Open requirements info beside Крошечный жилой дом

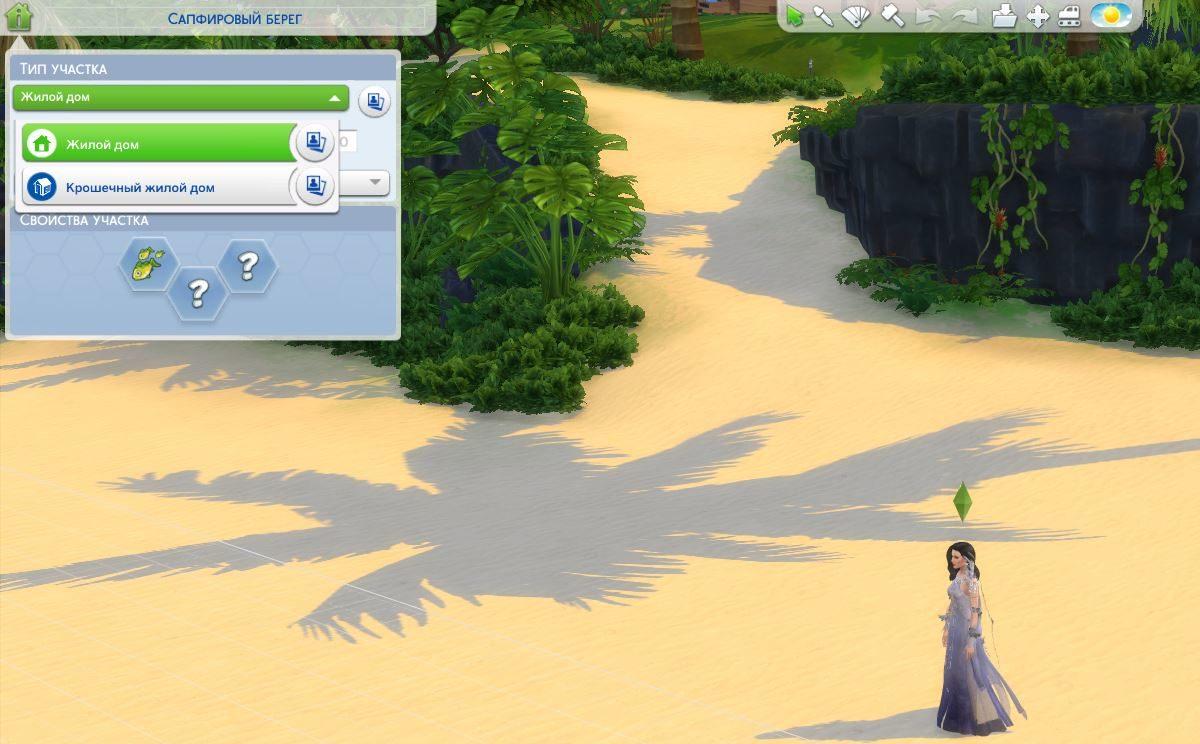tap(315, 186)
